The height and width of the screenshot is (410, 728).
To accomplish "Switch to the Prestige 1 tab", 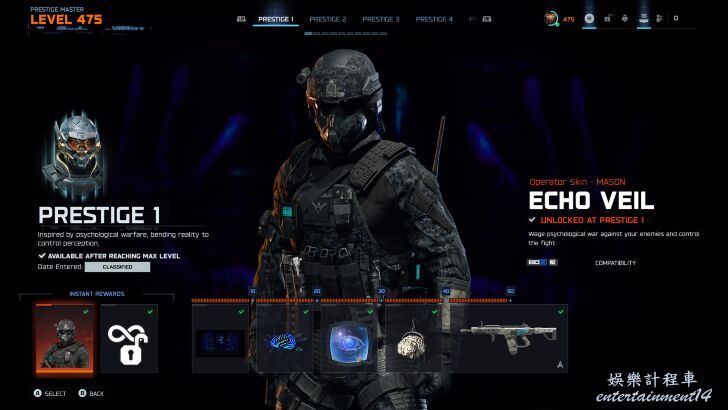I will (x=275, y=19).
